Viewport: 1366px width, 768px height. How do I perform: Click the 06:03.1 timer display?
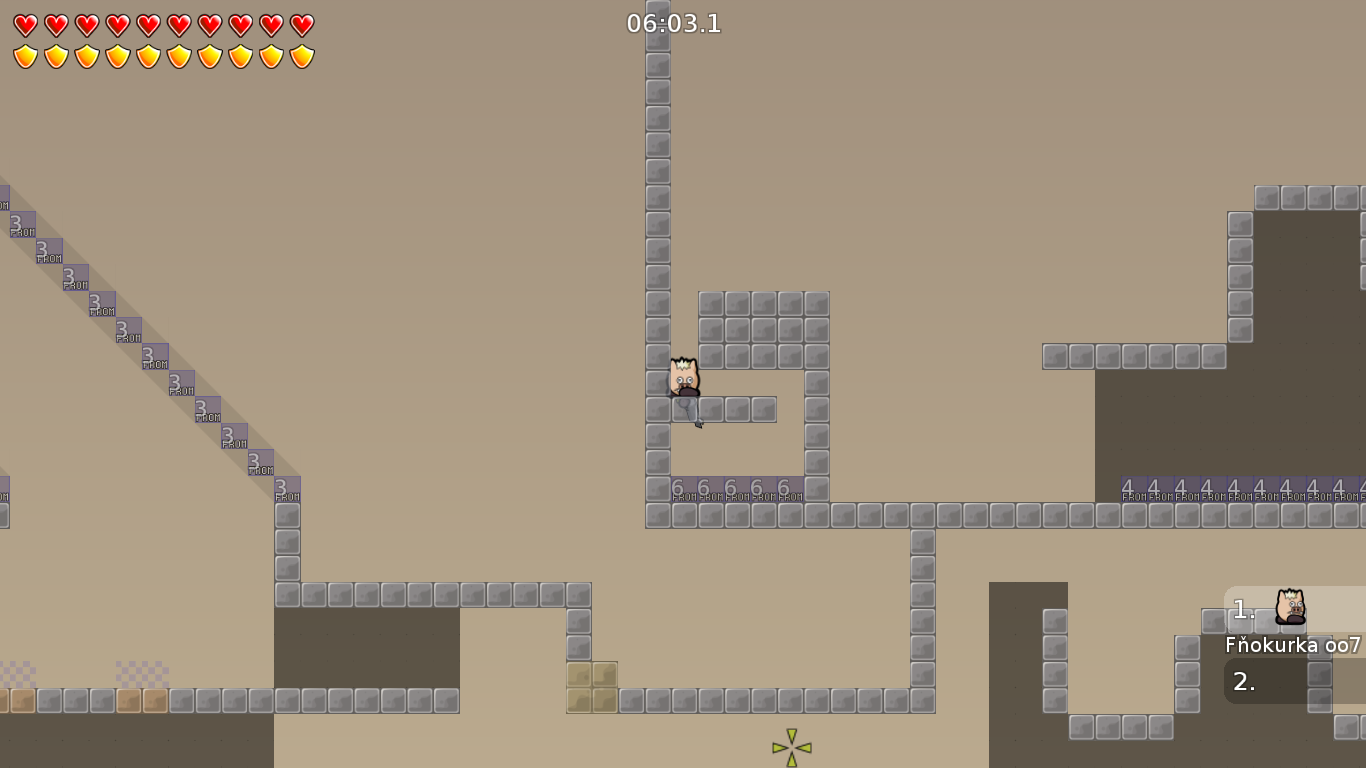pyautogui.click(x=672, y=24)
